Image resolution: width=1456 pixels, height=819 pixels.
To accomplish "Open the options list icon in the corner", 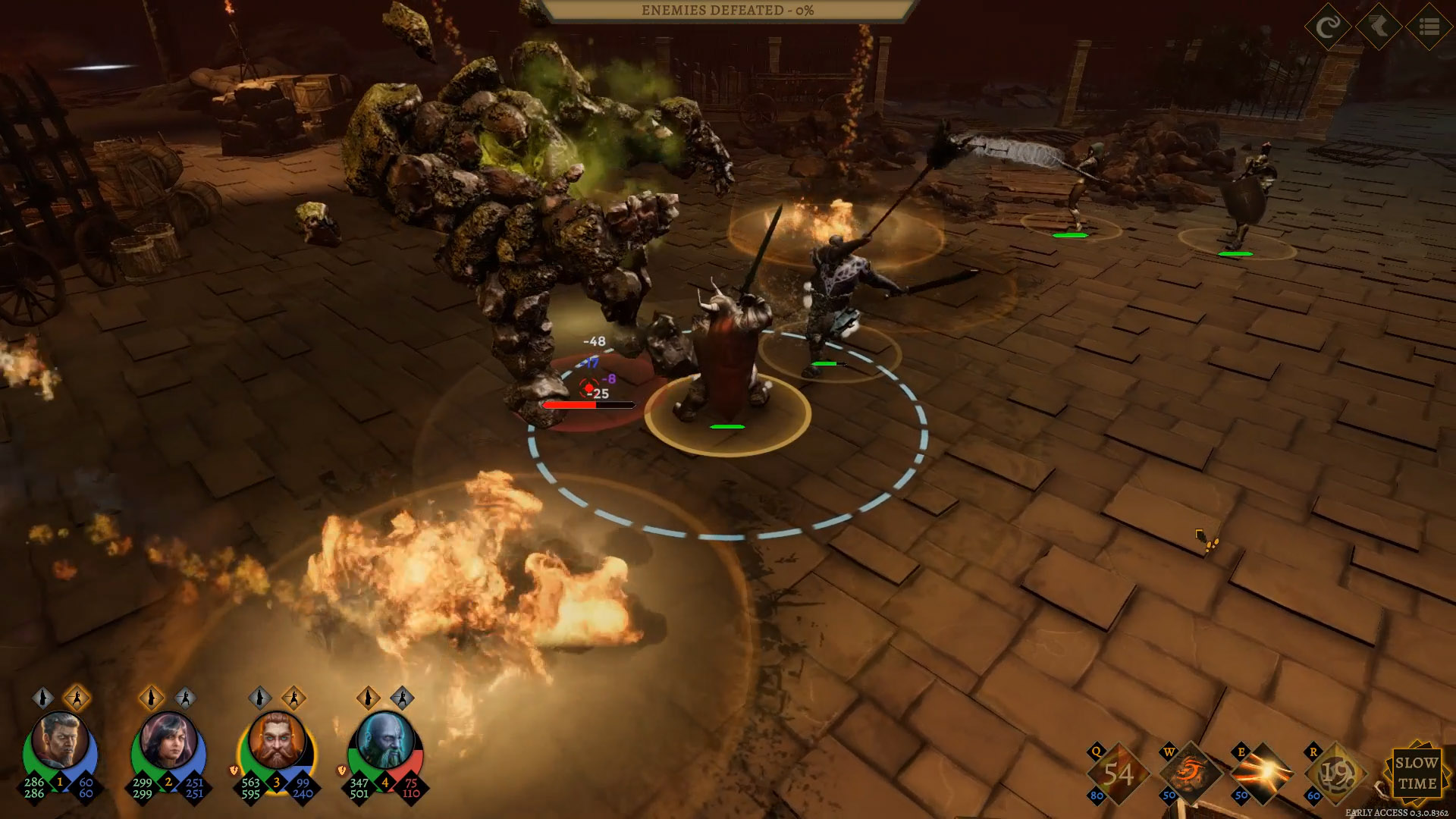I will point(1428,27).
